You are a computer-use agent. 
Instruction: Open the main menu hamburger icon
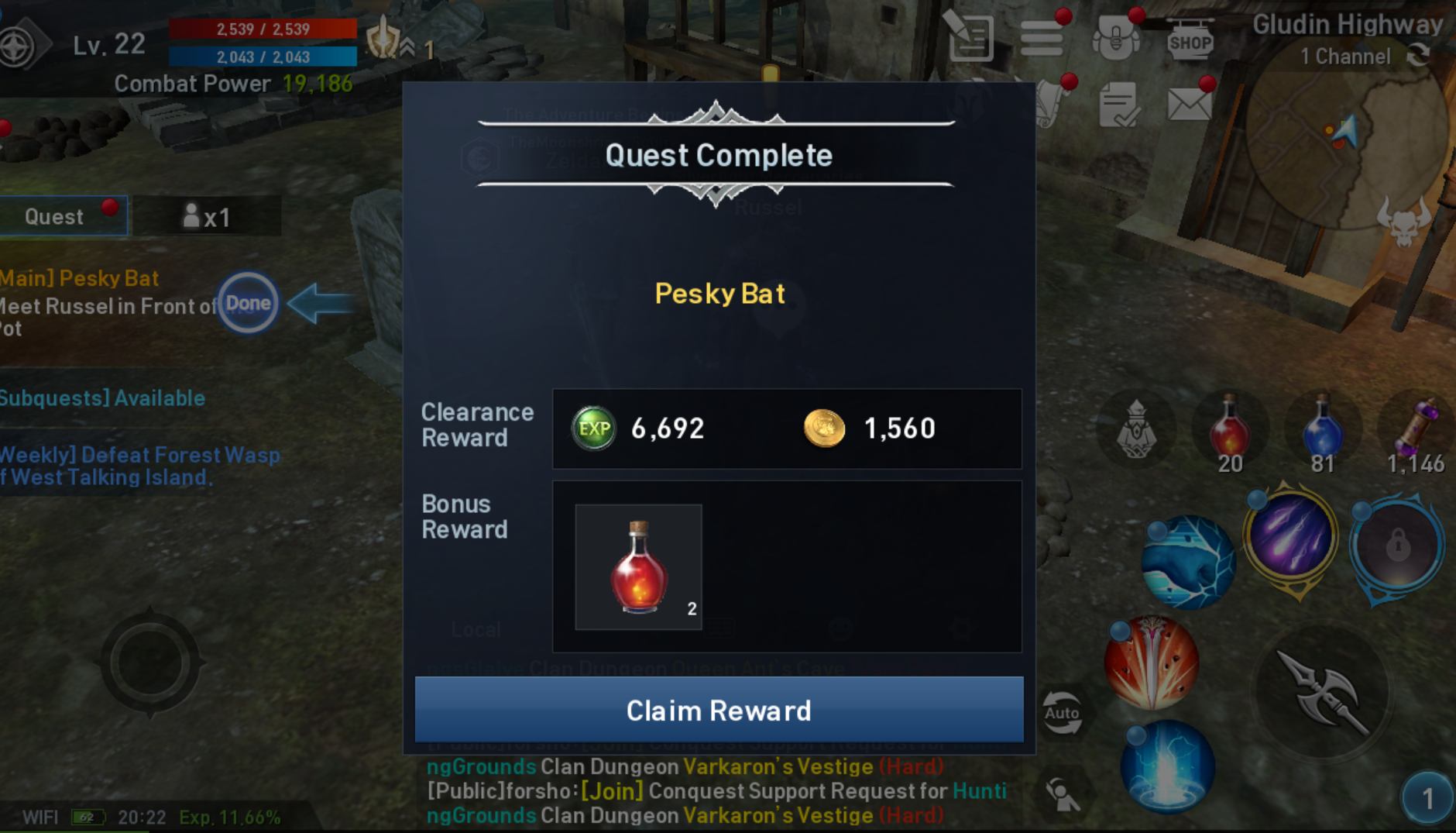(1043, 39)
